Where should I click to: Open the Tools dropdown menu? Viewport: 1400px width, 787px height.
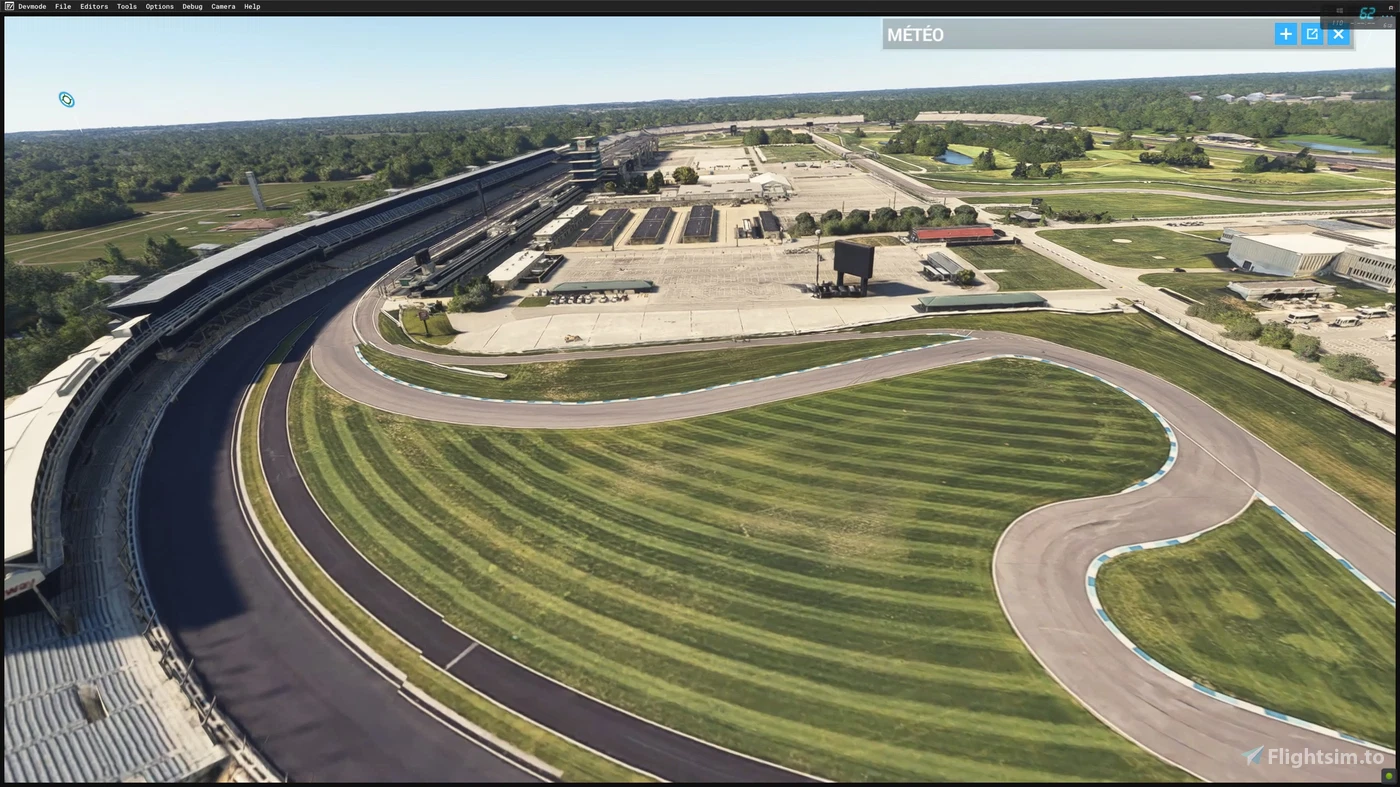click(125, 6)
